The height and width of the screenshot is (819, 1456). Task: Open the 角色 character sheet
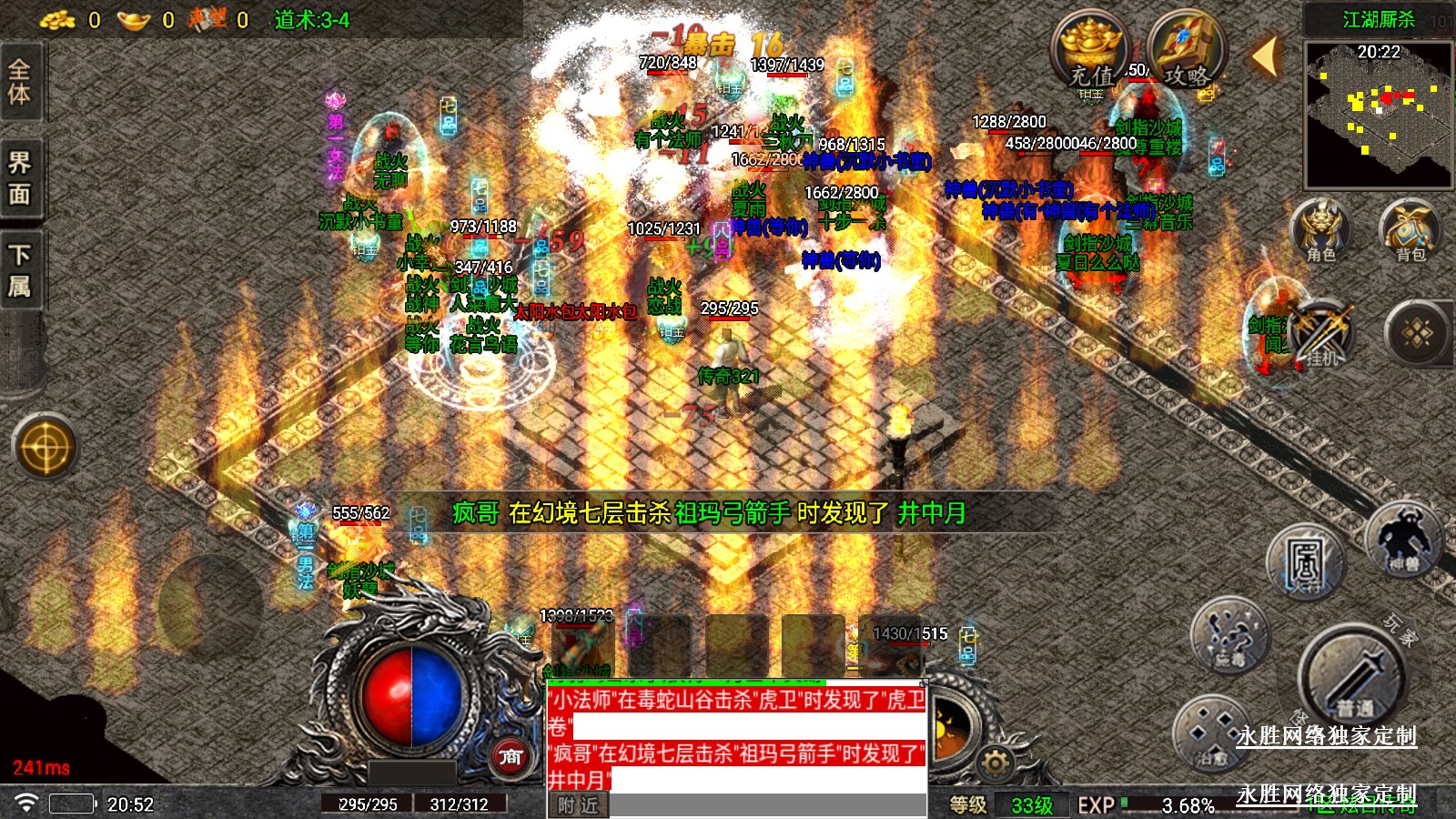(x=1320, y=229)
